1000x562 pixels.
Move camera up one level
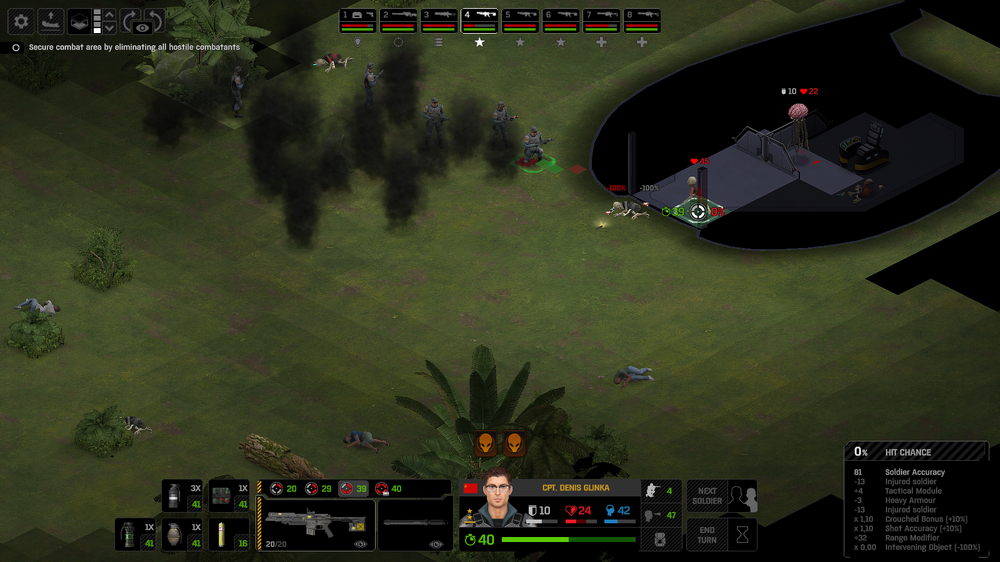click(x=110, y=14)
